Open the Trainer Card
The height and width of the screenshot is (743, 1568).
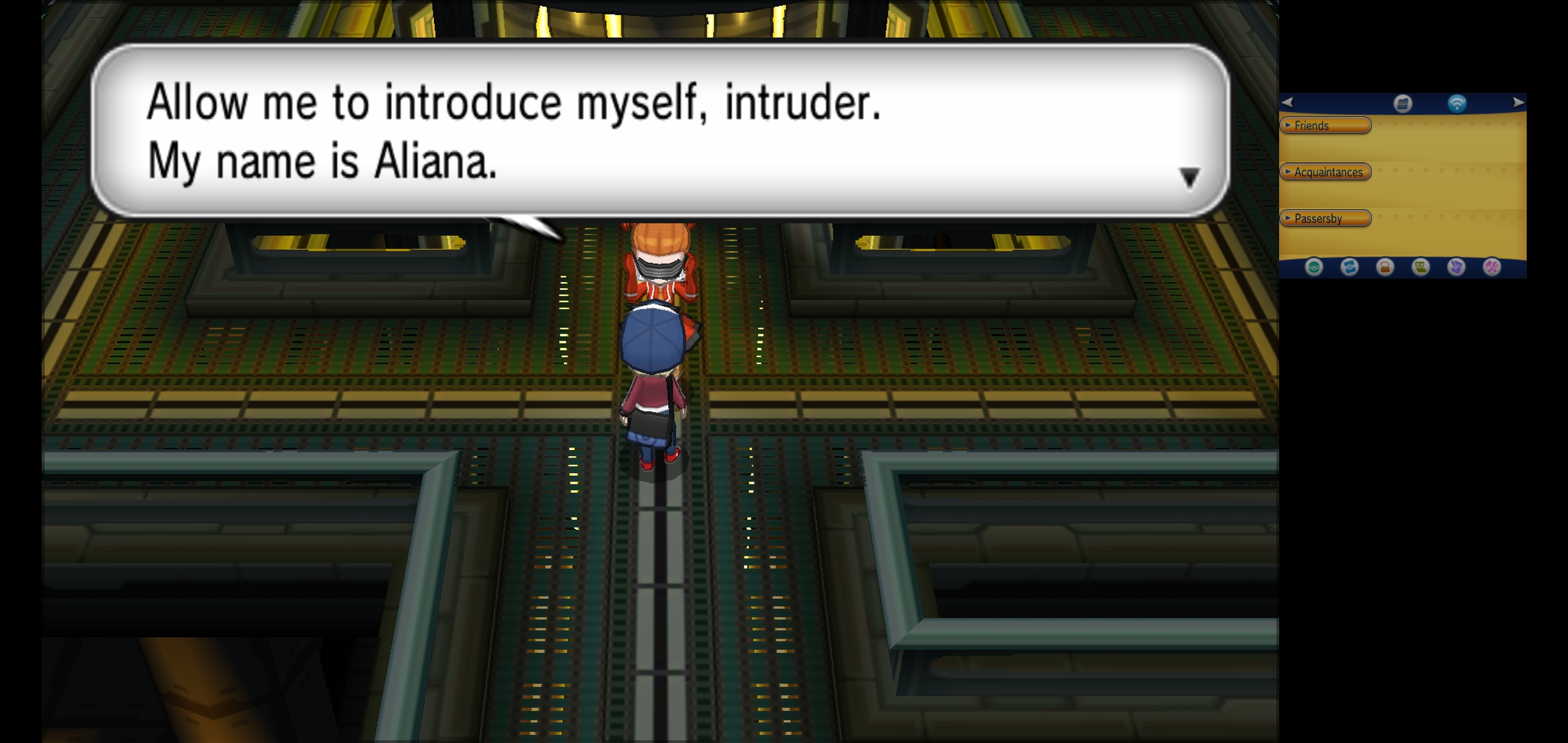1421,267
